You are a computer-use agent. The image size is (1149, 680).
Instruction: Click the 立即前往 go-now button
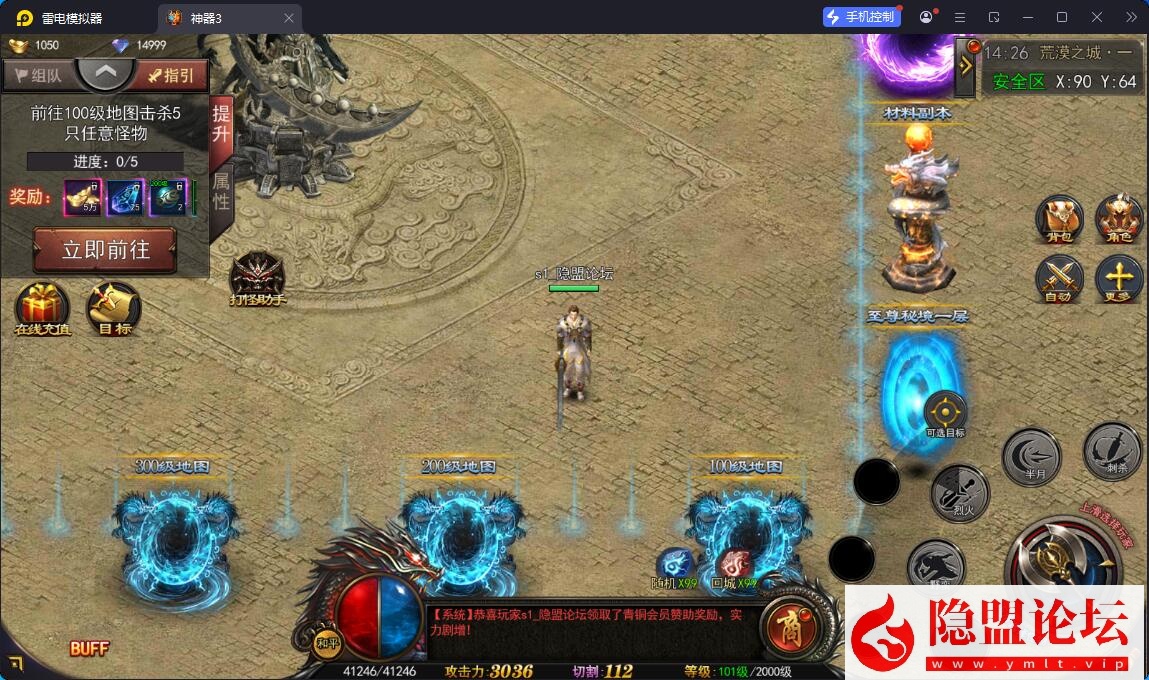point(105,249)
